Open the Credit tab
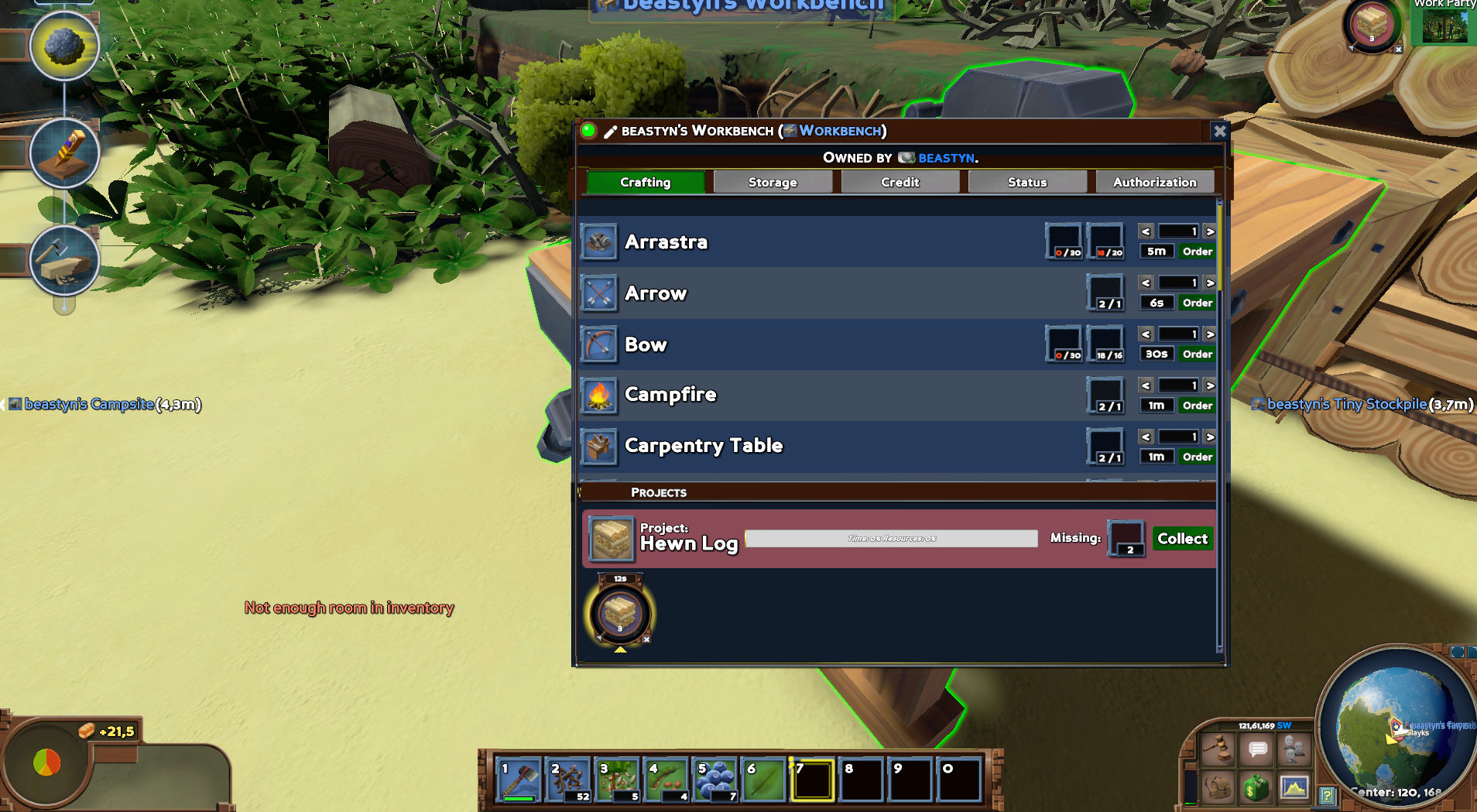Viewport: 1477px width, 812px height. 899,182
